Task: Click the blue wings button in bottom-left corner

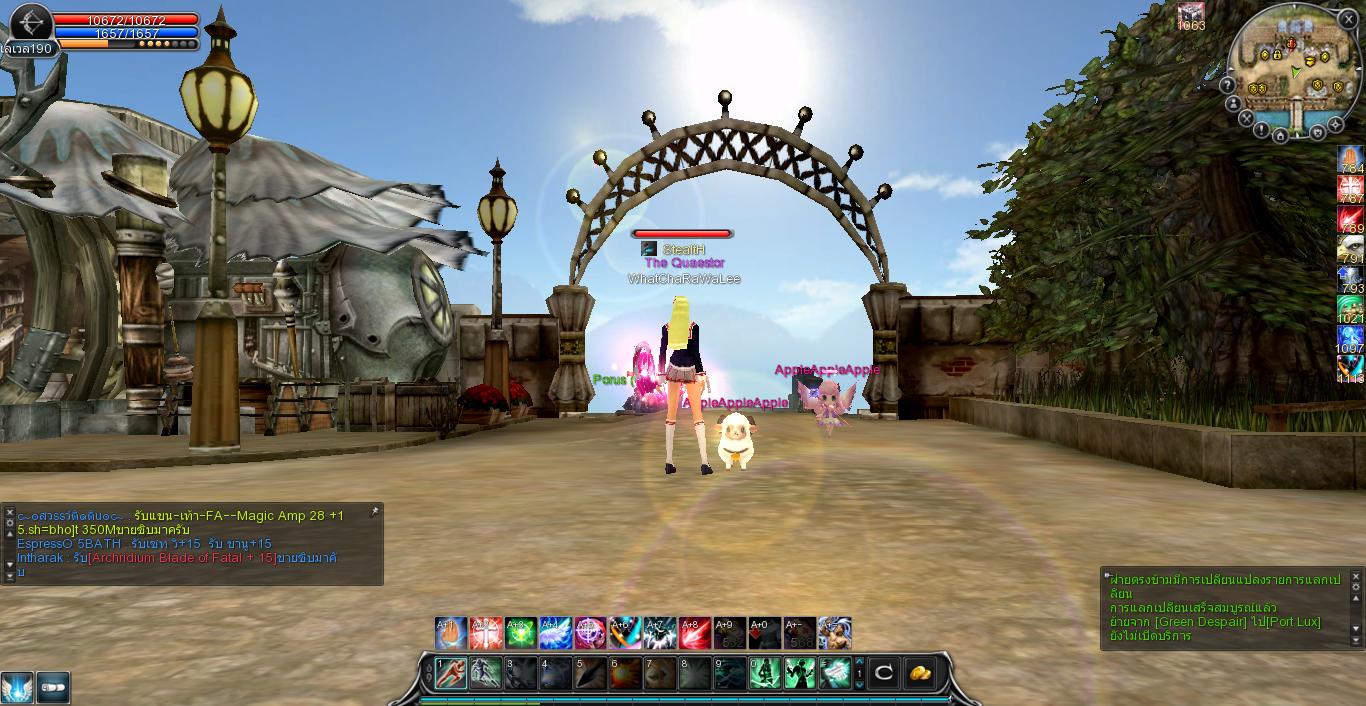Action: click(17, 688)
